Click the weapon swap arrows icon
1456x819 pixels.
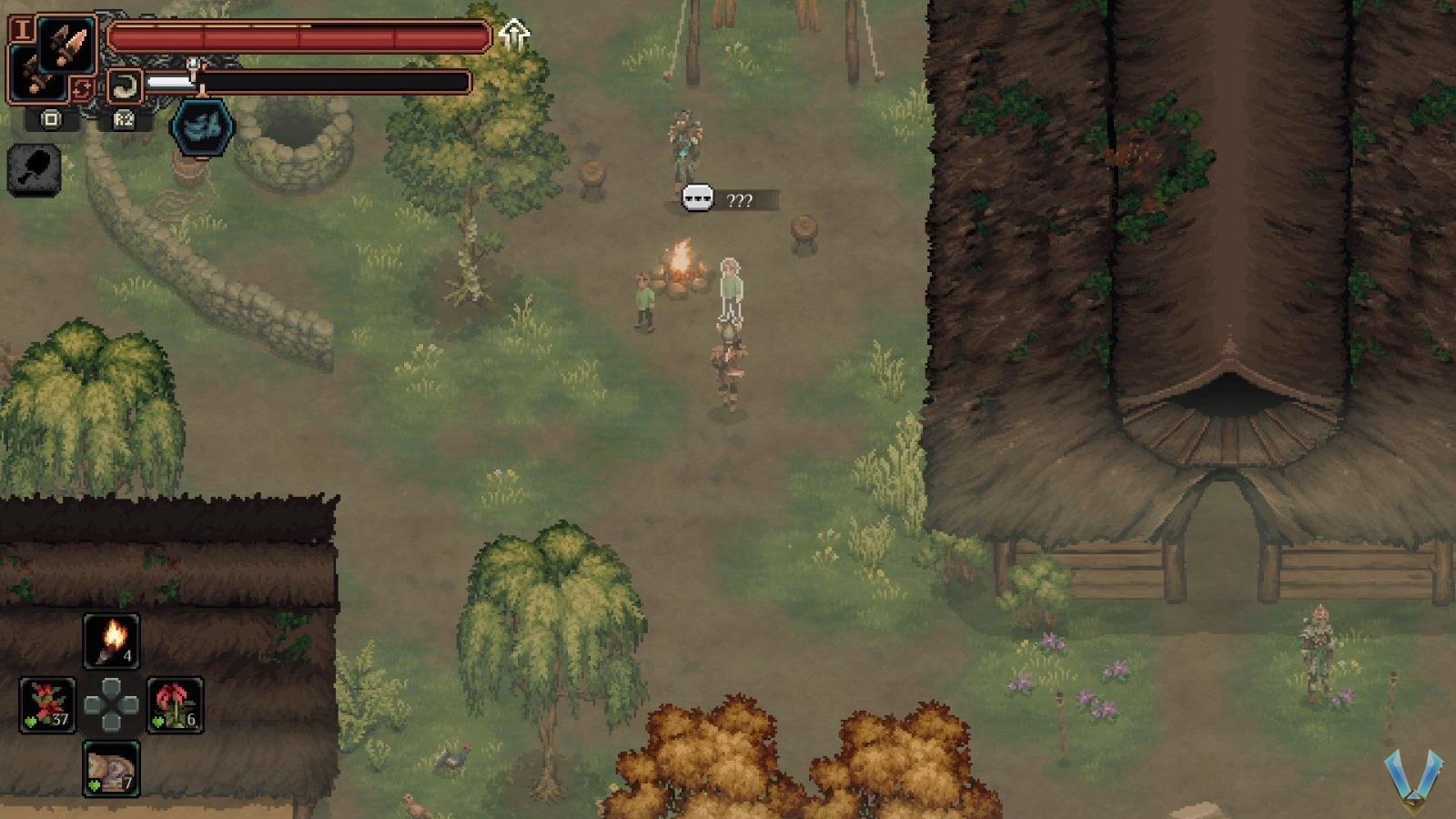click(x=83, y=87)
